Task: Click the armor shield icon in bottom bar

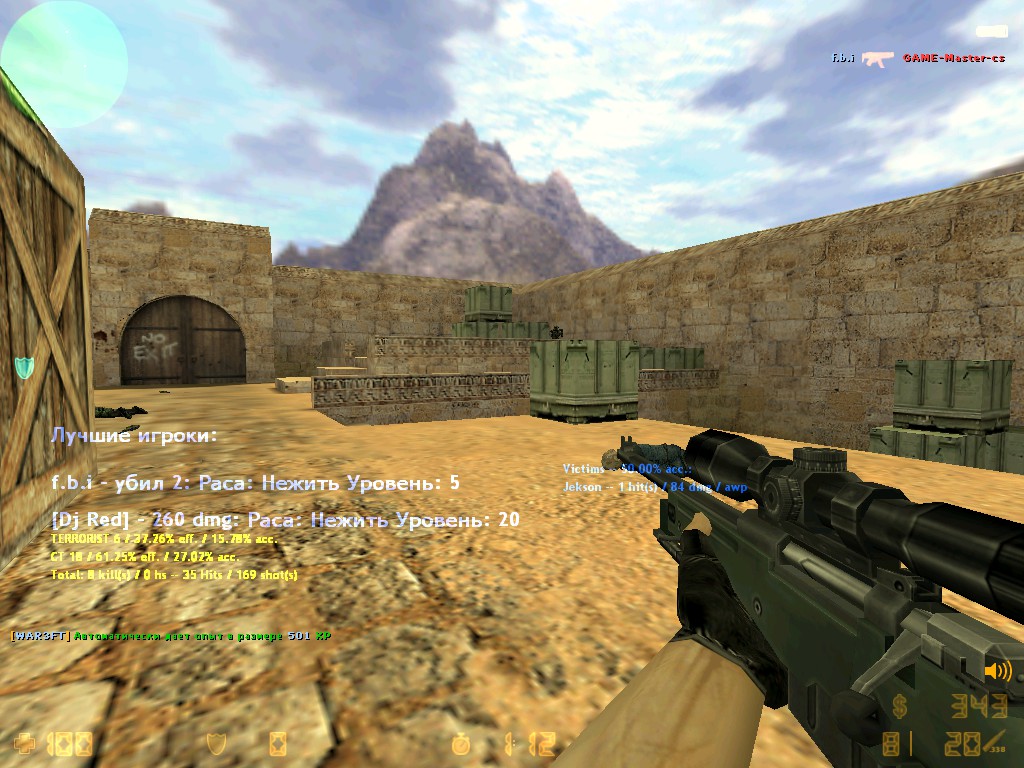Action: tap(215, 743)
